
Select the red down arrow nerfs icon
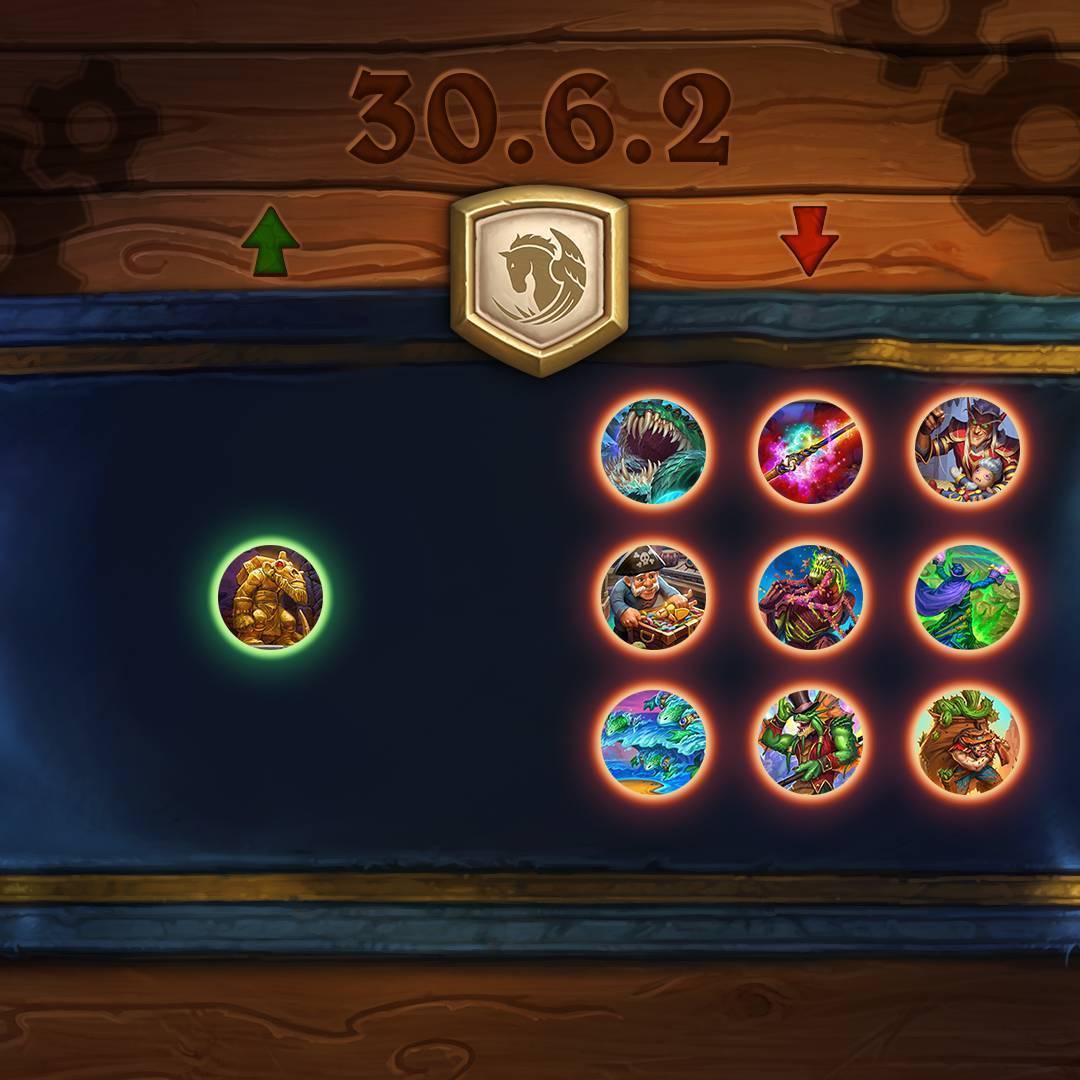(x=809, y=241)
